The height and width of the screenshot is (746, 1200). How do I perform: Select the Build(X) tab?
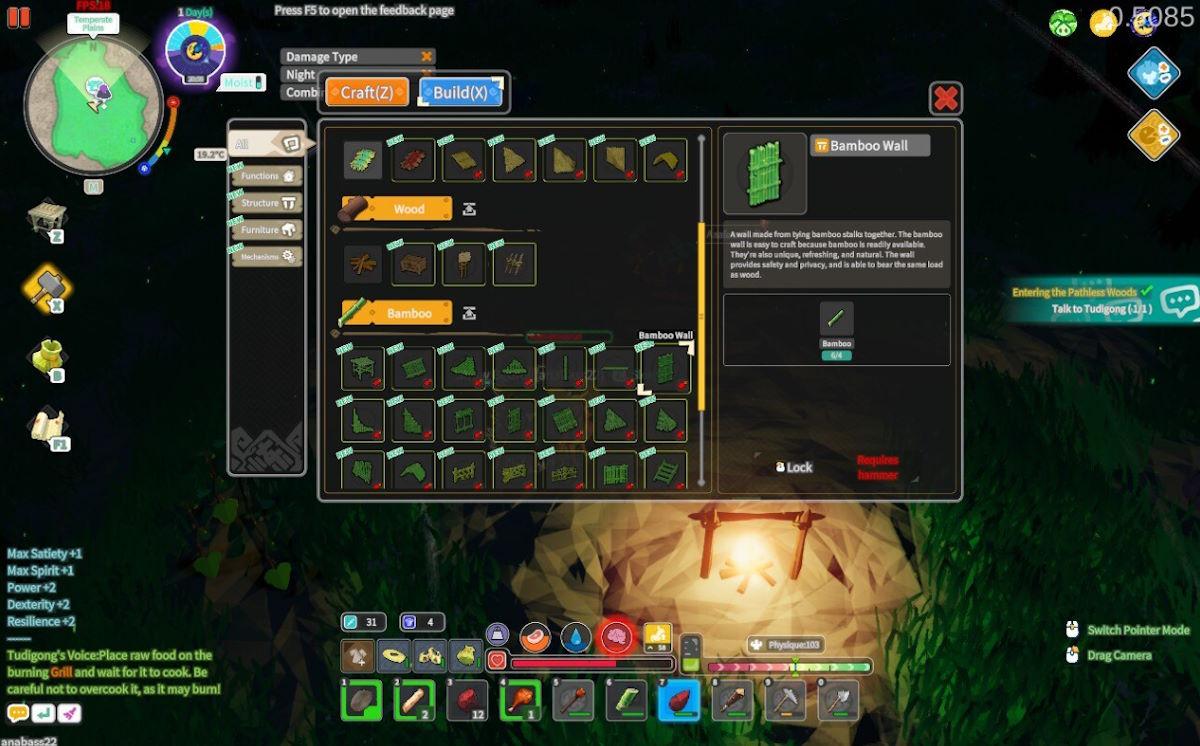click(460, 93)
